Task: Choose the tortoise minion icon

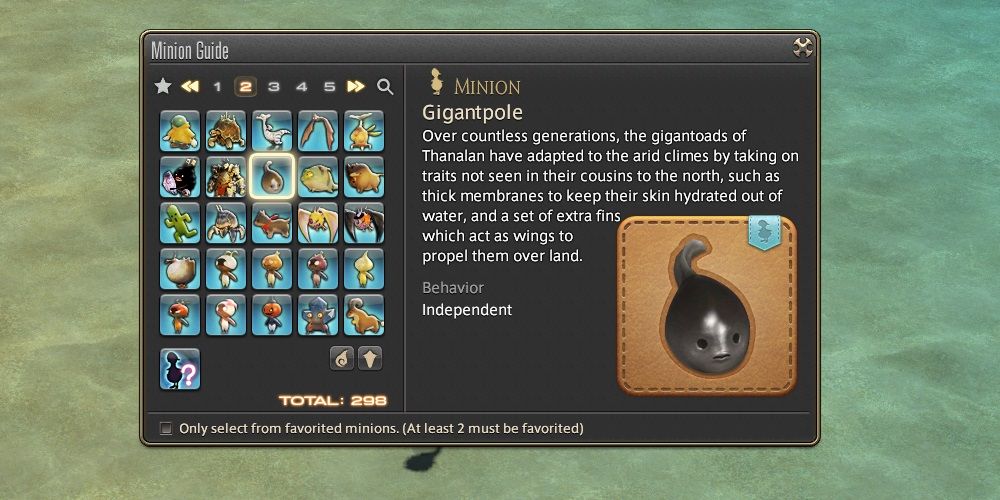Action: pyautogui.click(x=226, y=131)
